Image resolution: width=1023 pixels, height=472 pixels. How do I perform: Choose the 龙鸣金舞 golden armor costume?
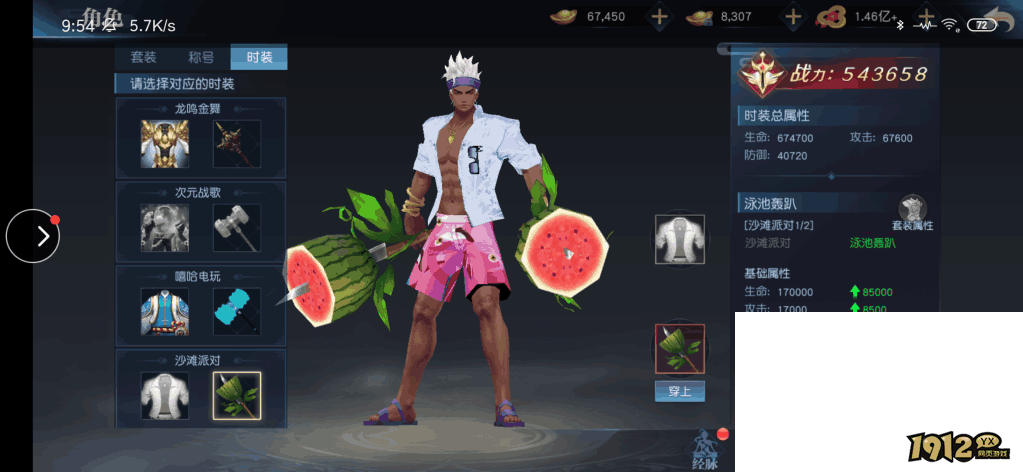click(165, 144)
